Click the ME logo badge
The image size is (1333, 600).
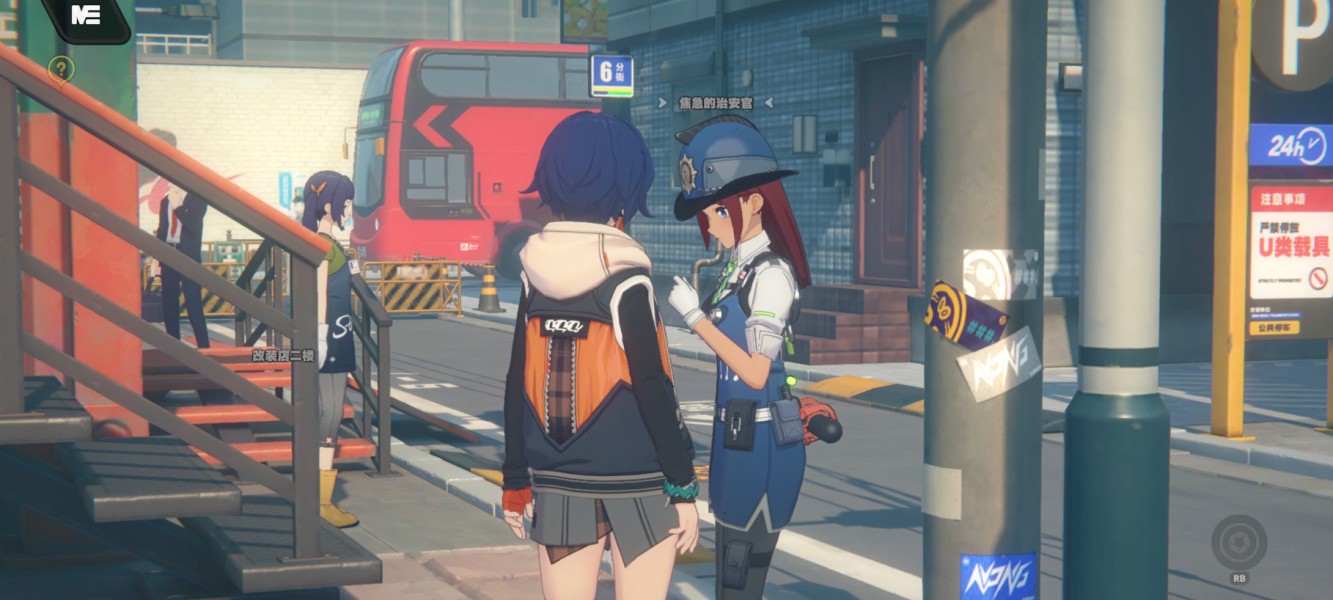pos(86,16)
